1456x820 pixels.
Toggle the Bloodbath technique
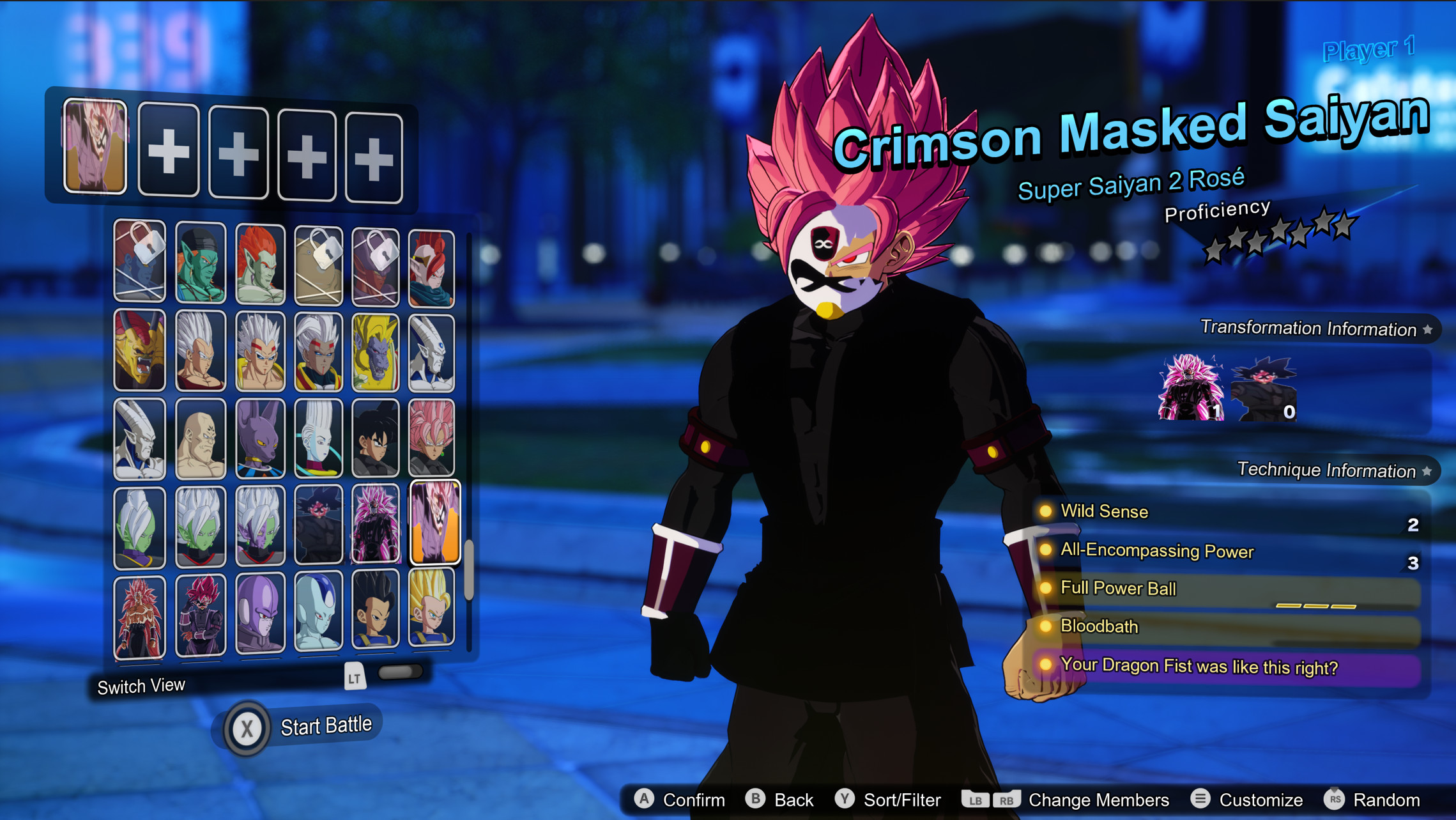[x=1099, y=627]
